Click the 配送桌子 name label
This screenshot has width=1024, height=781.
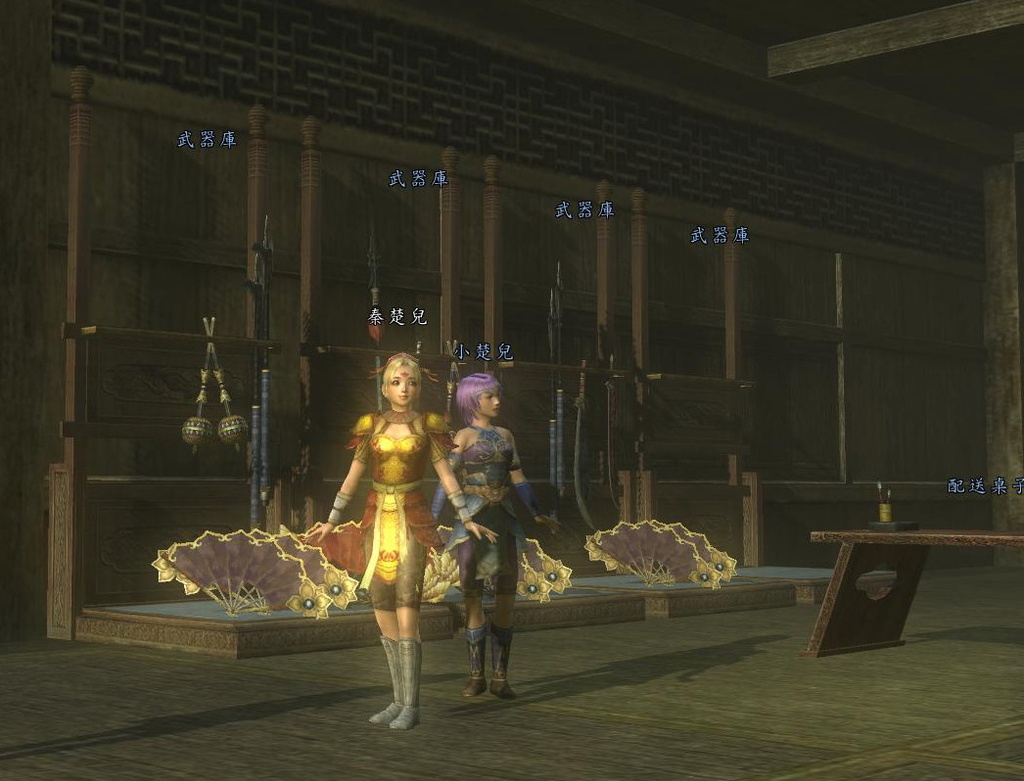click(985, 487)
